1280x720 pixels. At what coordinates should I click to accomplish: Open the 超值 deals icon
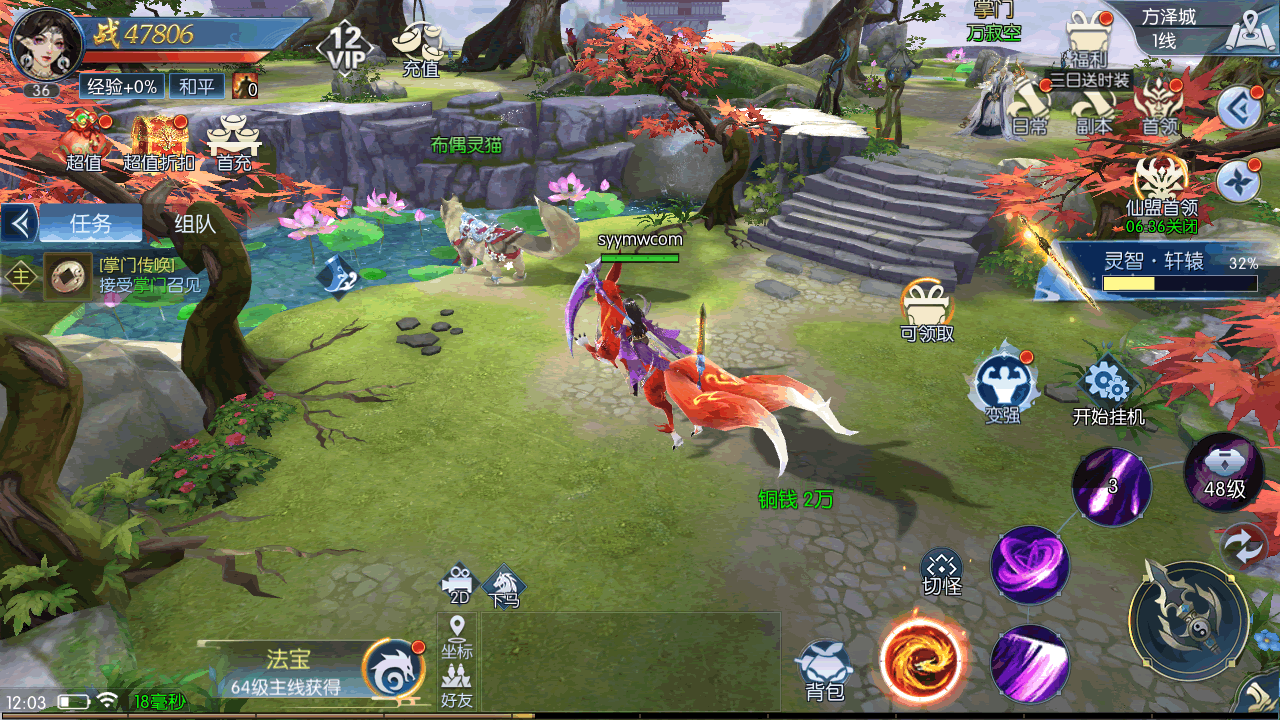(x=86, y=141)
